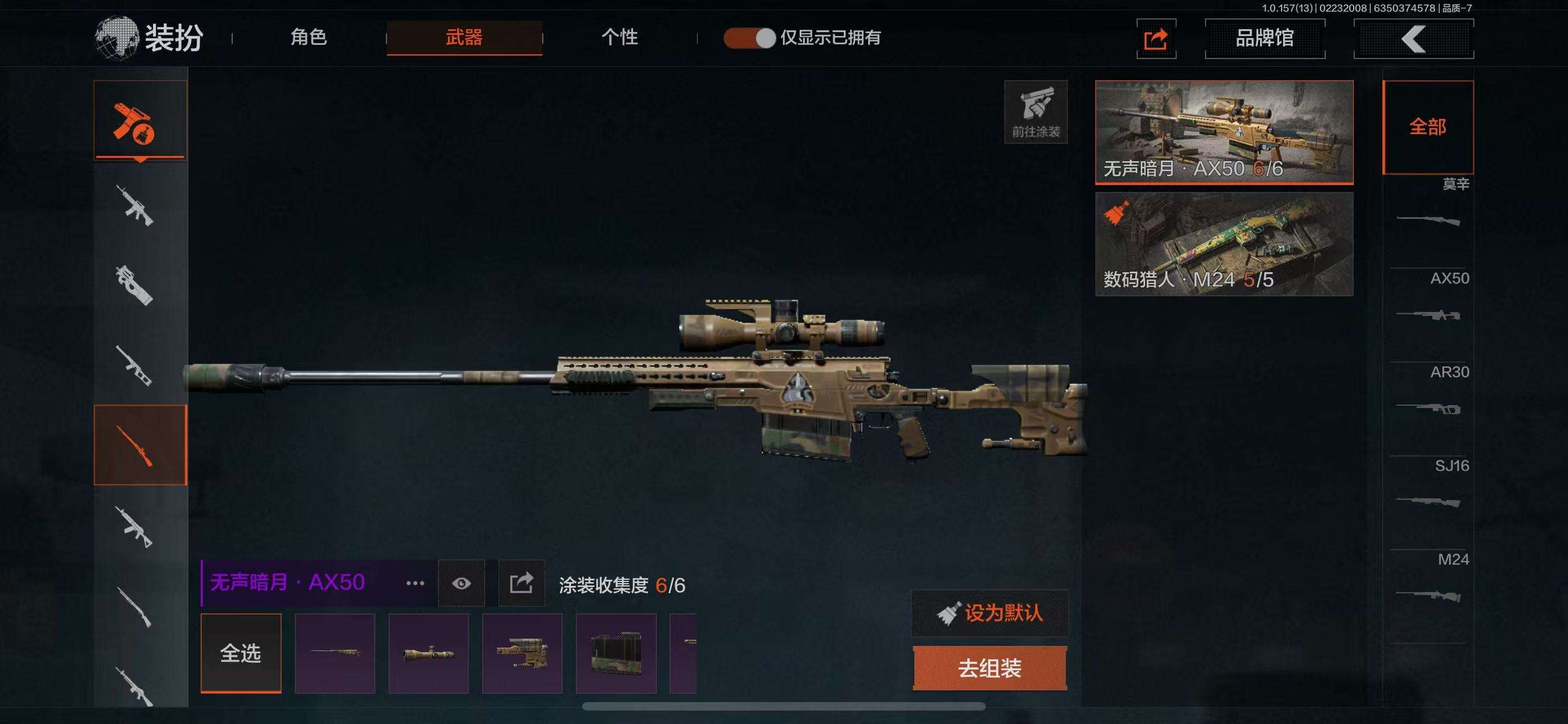The image size is (1568, 724).
Task: Click the 装扮 globe icon
Action: point(116,35)
